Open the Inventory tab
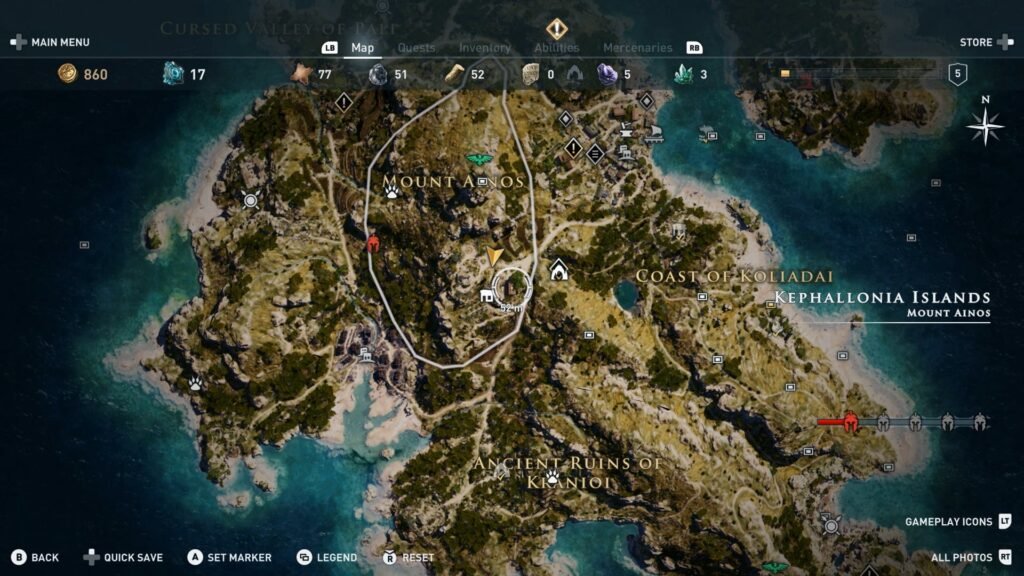The height and width of the screenshot is (576, 1024). click(x=484, y=47)
